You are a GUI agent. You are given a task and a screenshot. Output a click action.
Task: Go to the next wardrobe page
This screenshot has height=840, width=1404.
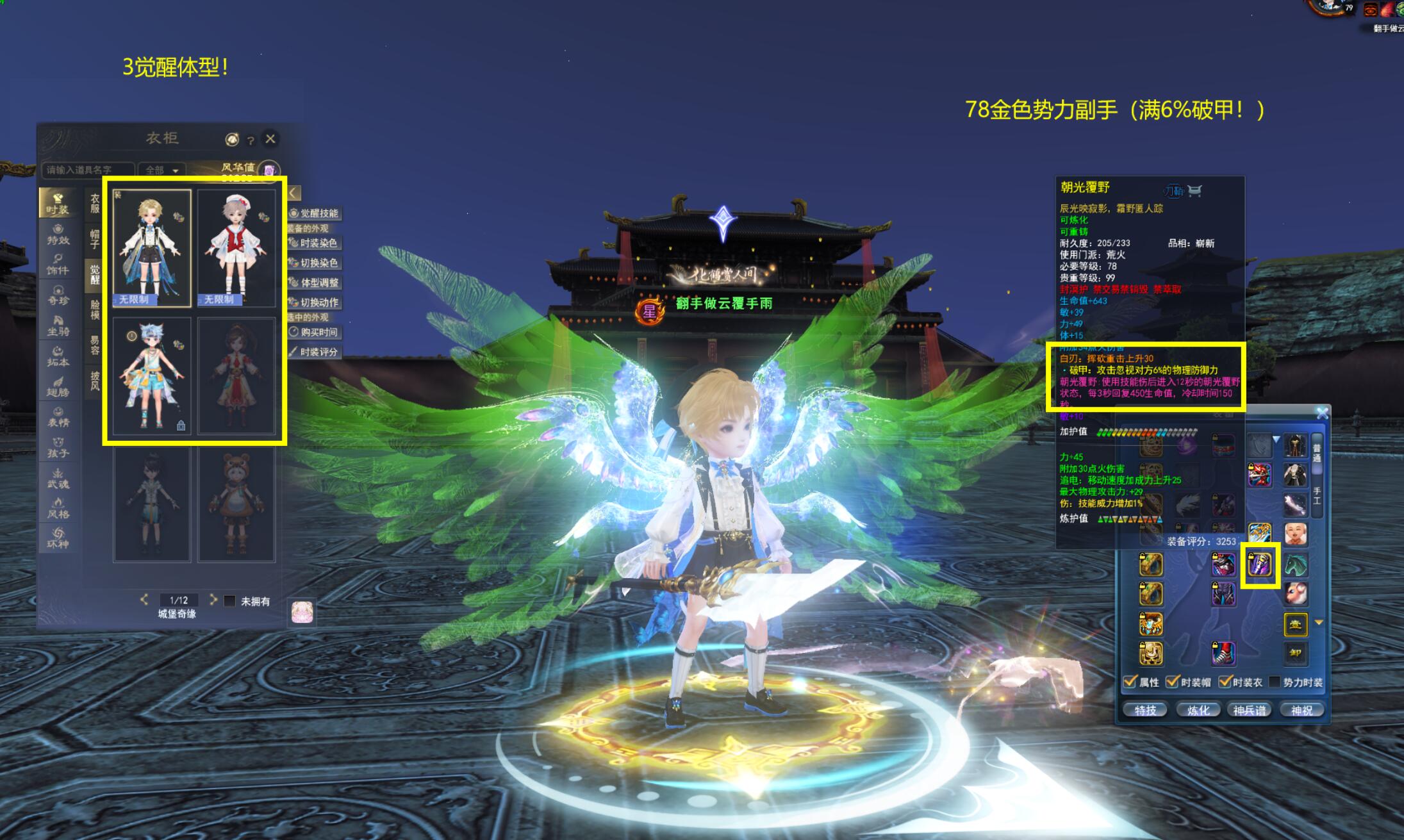(x=213, y=600)
